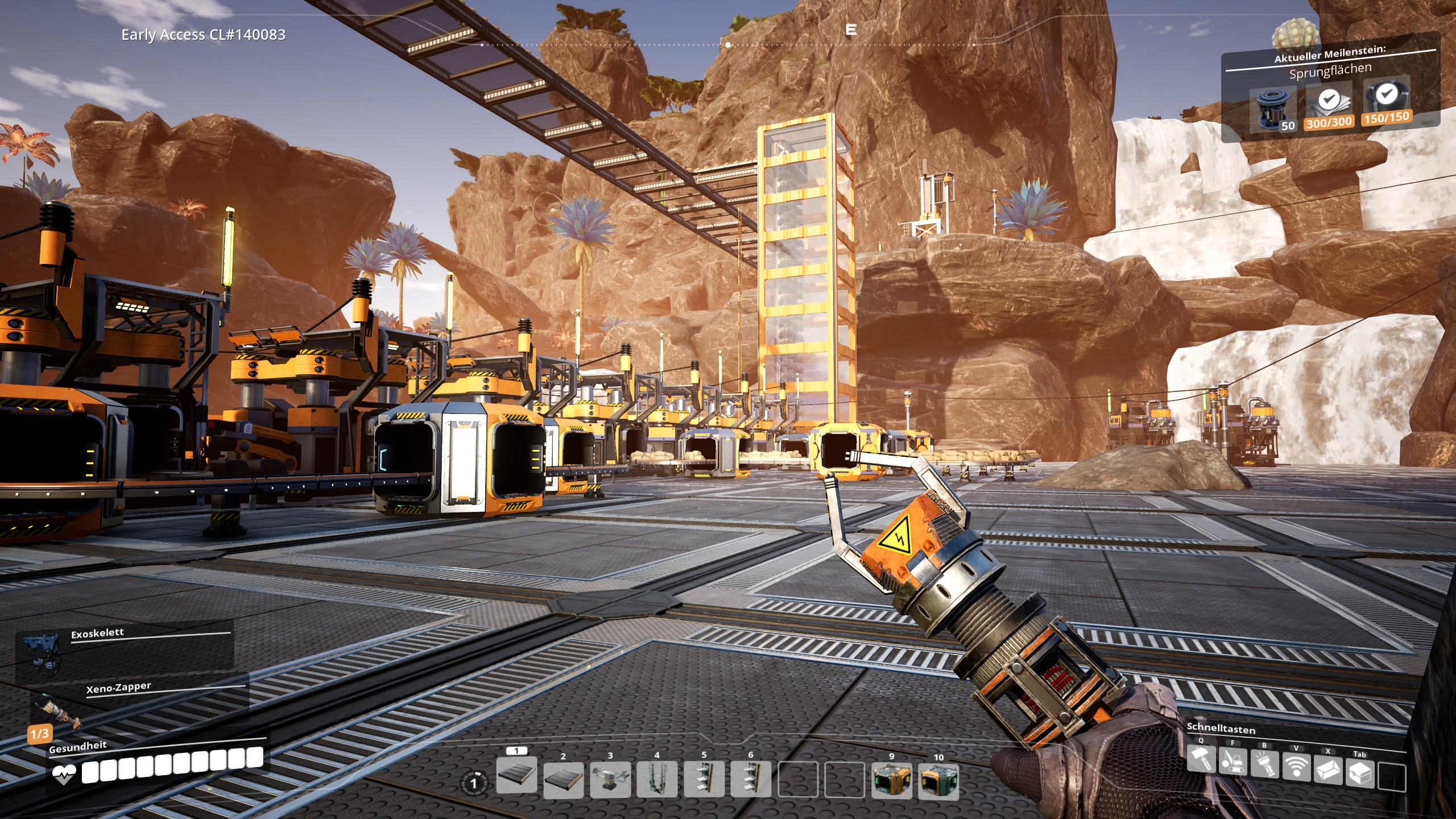Select the ramp in hotbar slot 2
The height and width of the screenshot is (819, 1456).
563,780
